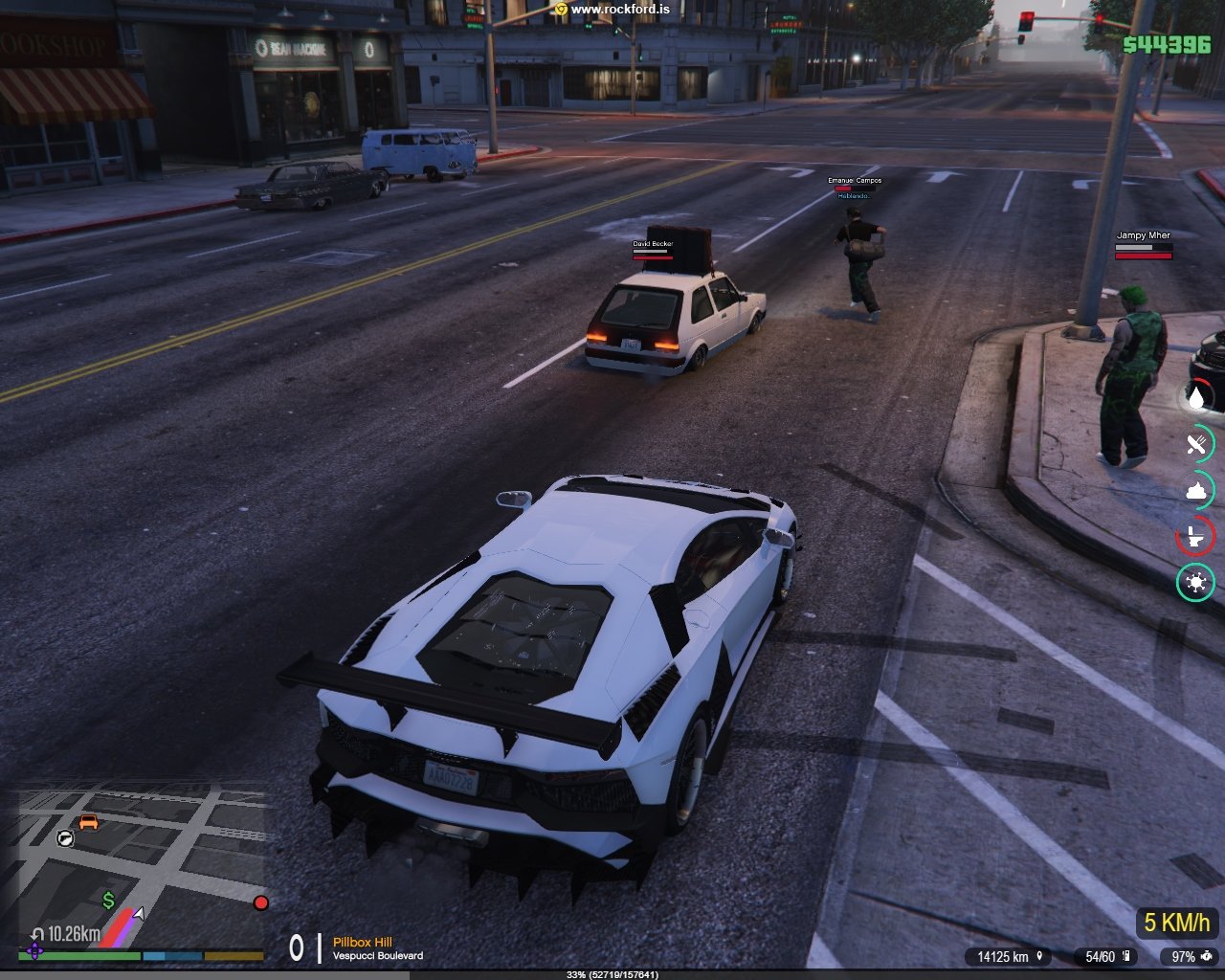Click the location pin beside 14125 km

[1038, 956]
